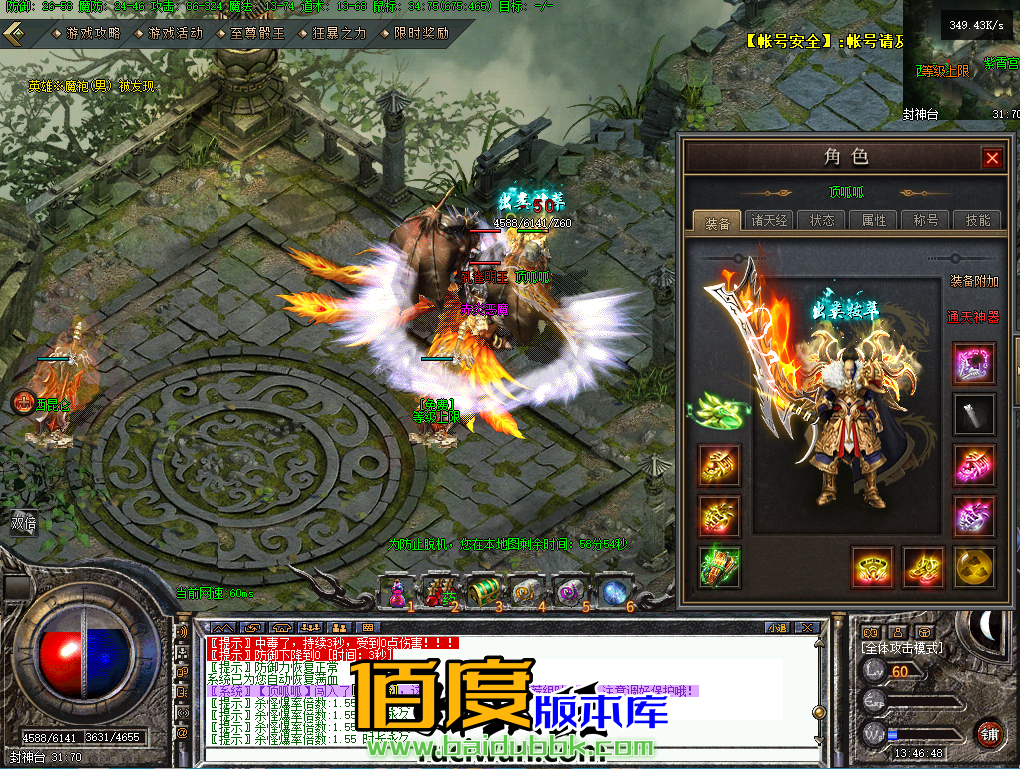Close the 角色 character panel
The width and height of the screenshot is (1020, 769).
point(991,158)
